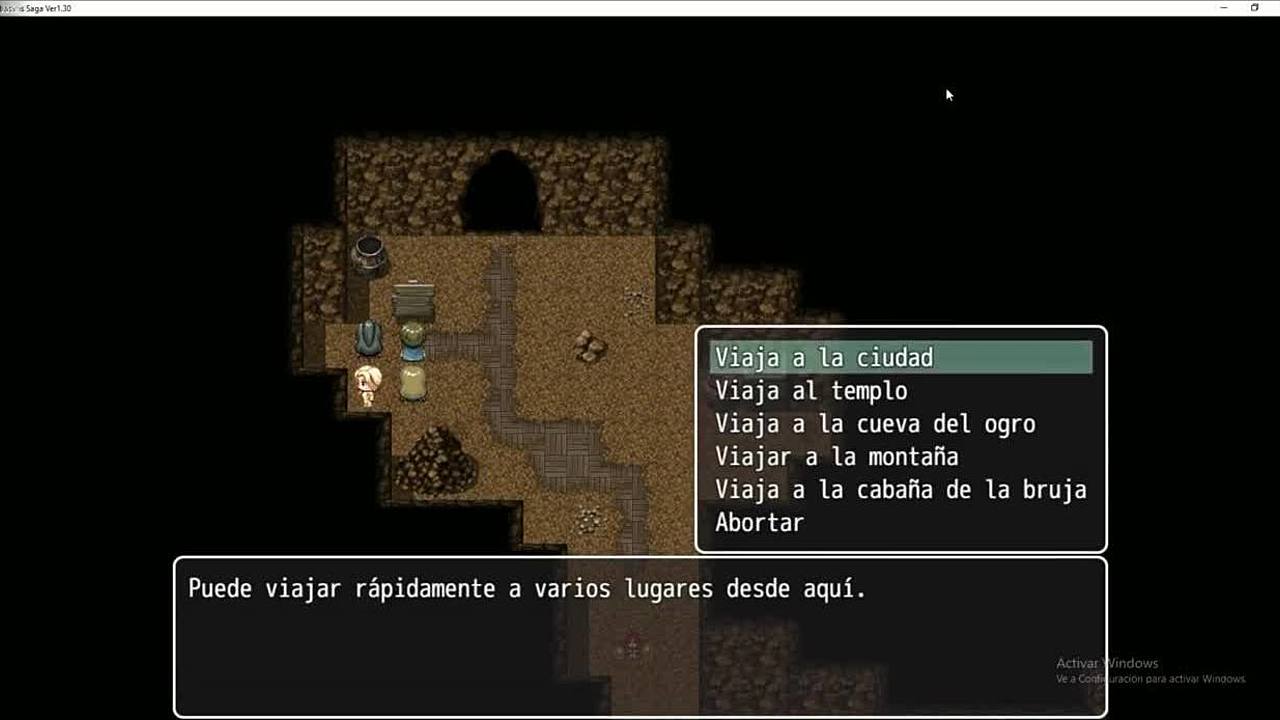This screenshot has width=1280, height=720.
Task: Restore down the game window
Action: [1254, 8]
